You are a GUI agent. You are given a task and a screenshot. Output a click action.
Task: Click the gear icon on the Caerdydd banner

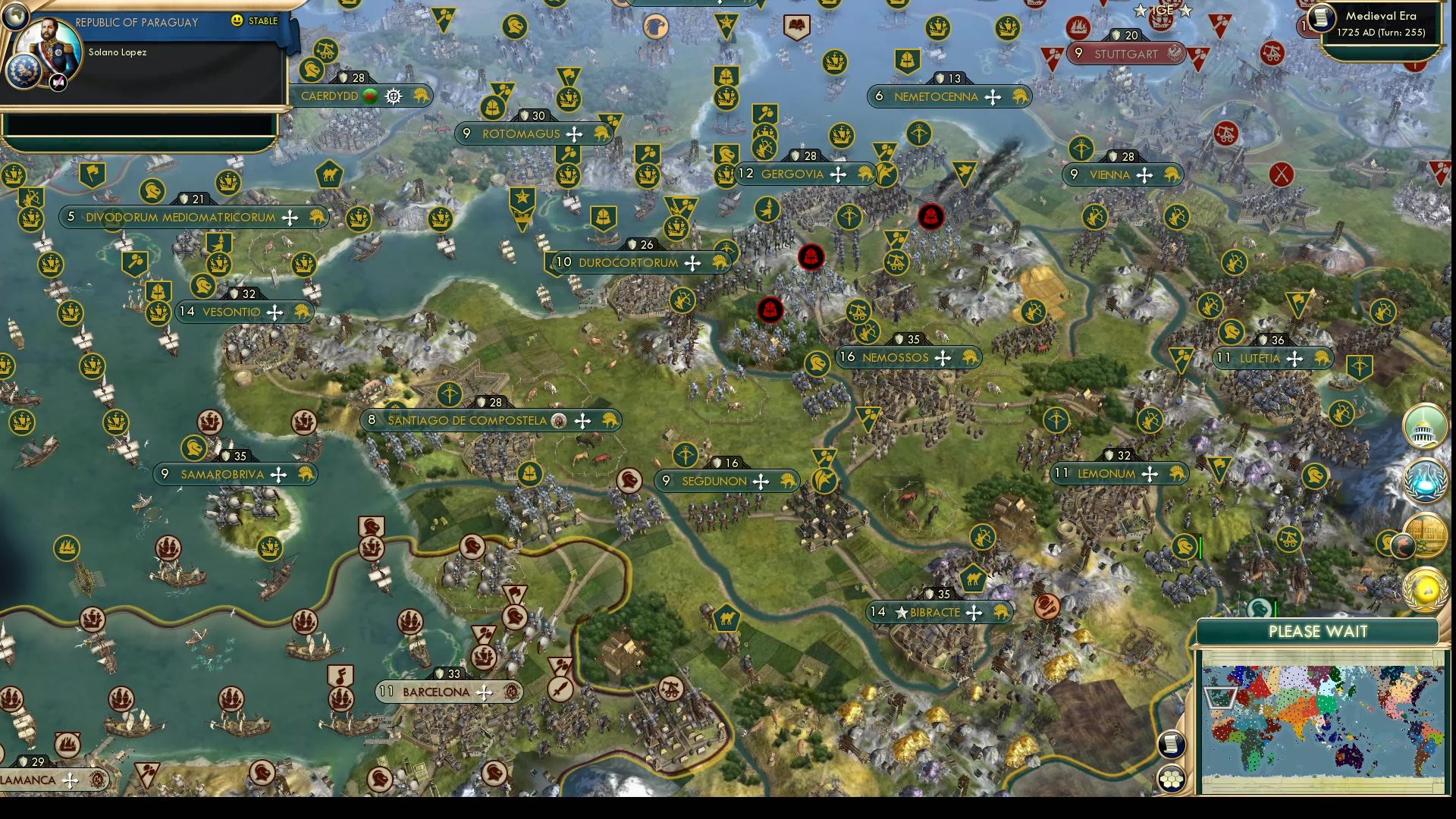393,96
